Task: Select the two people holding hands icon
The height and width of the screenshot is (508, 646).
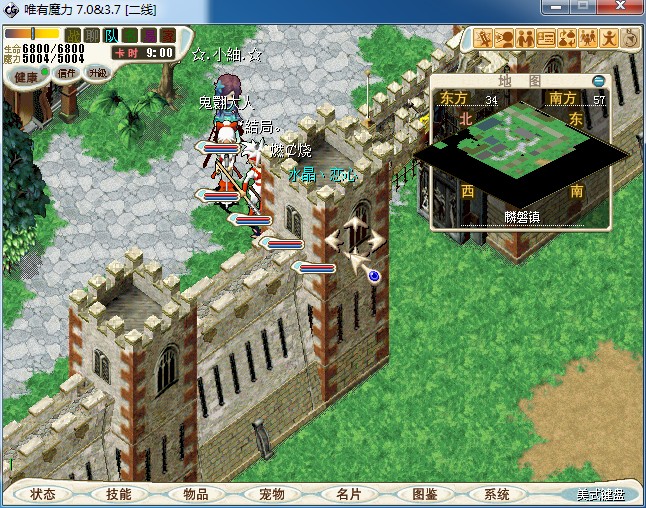Action: coord(525,39)
